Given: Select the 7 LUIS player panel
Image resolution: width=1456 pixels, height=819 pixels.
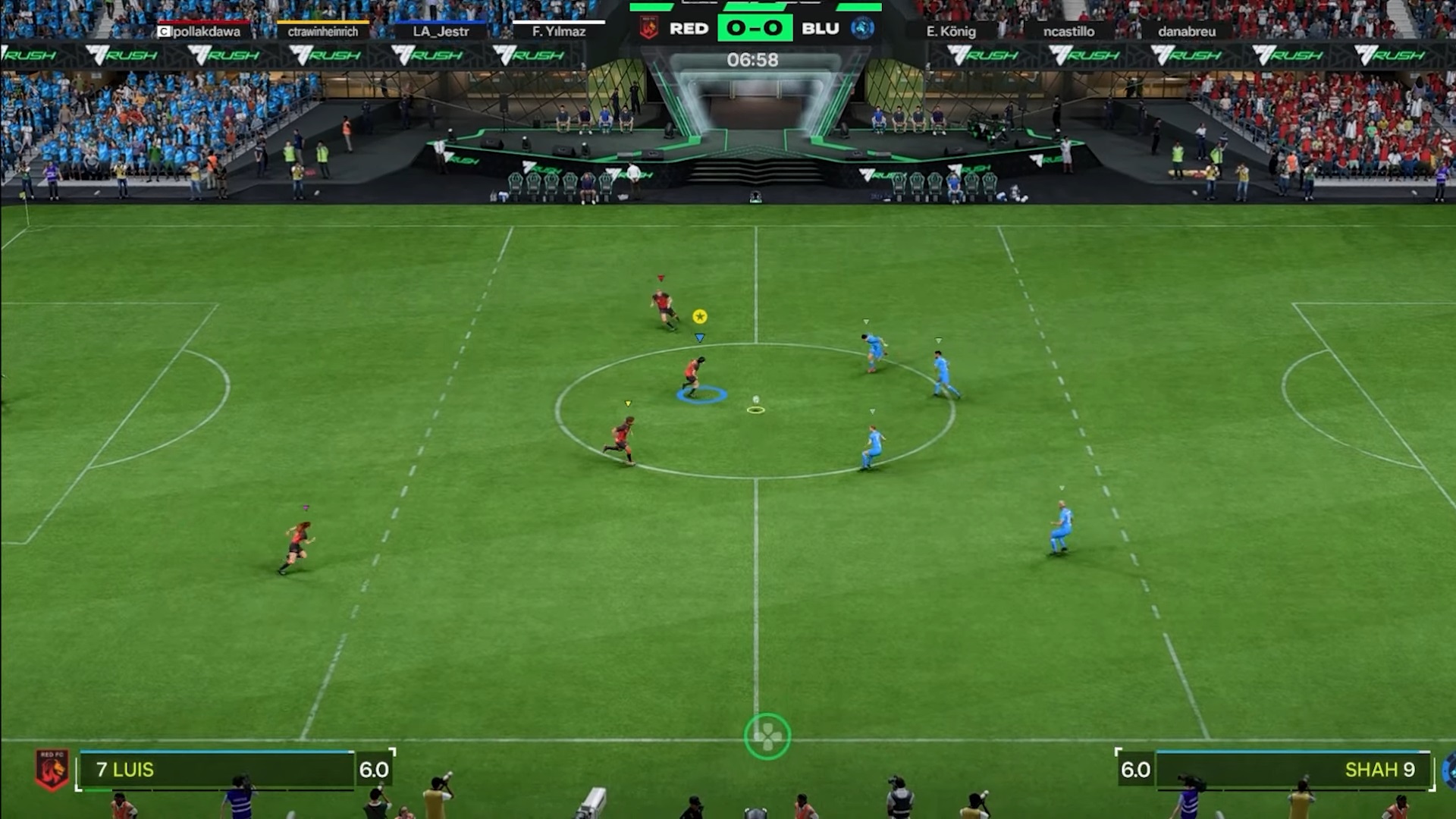Looking at the screenshot, I should point(216,770).
